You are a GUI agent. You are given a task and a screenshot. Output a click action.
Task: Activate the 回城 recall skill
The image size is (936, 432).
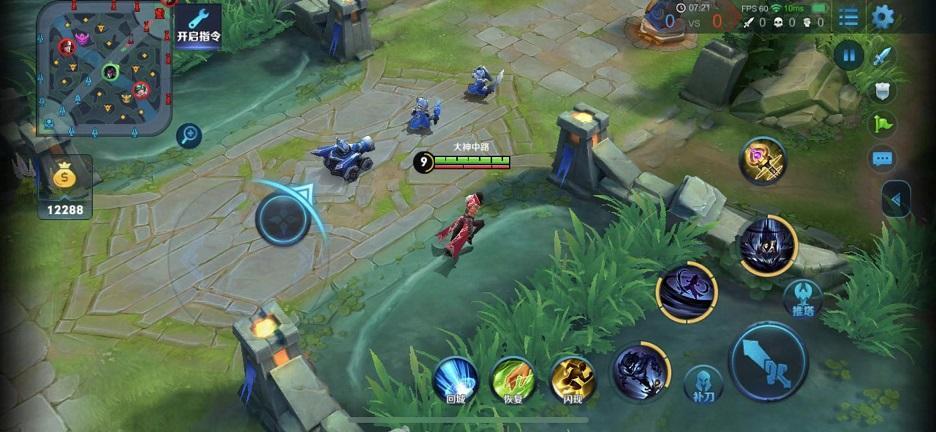coord(455,379)
